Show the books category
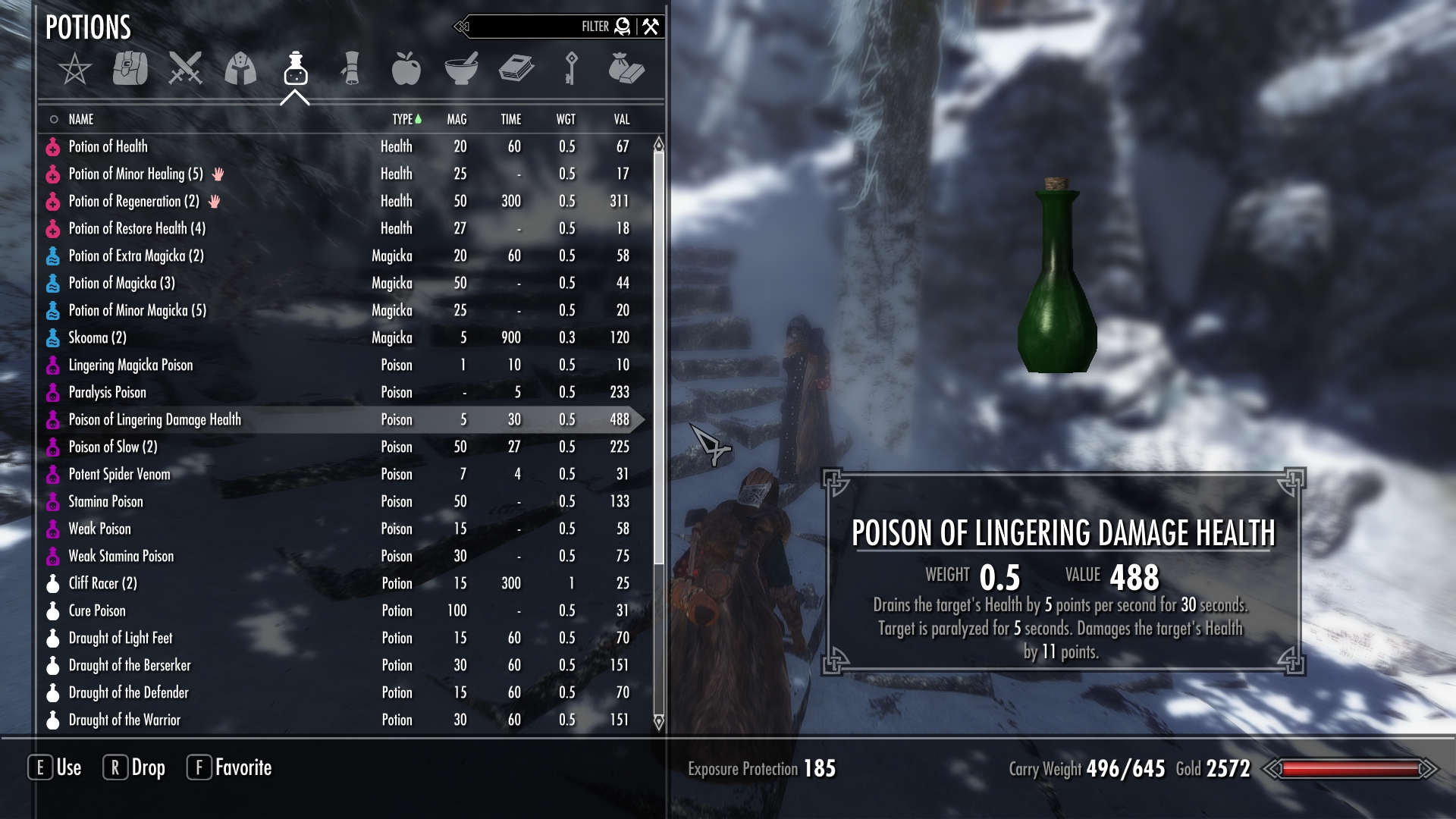Viewport: 1456px width, 819px height. [516, 68]
